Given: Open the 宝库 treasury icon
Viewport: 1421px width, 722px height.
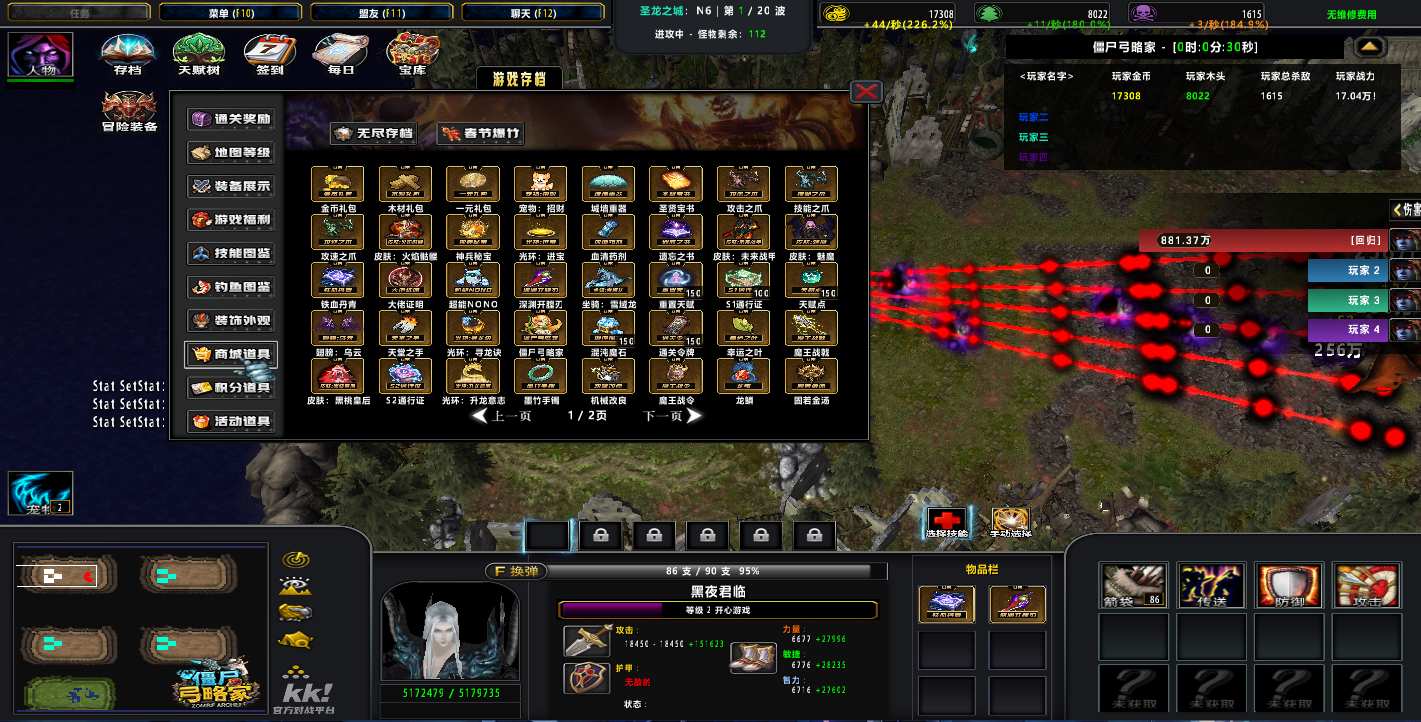Looking at the screenshot, I should [417, 50].
